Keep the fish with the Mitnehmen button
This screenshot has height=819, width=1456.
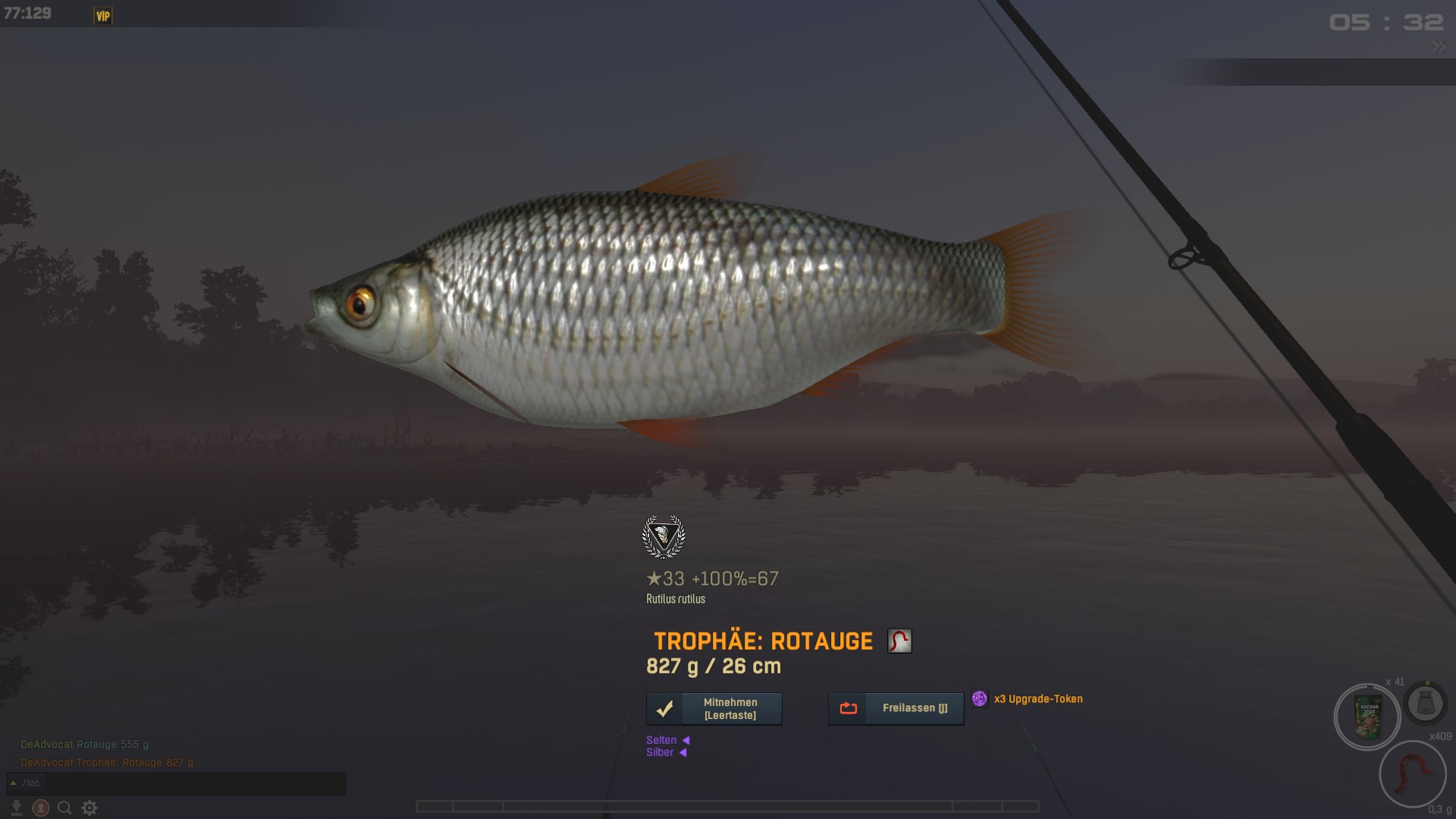pyautogui.click(x=714, y=709)
